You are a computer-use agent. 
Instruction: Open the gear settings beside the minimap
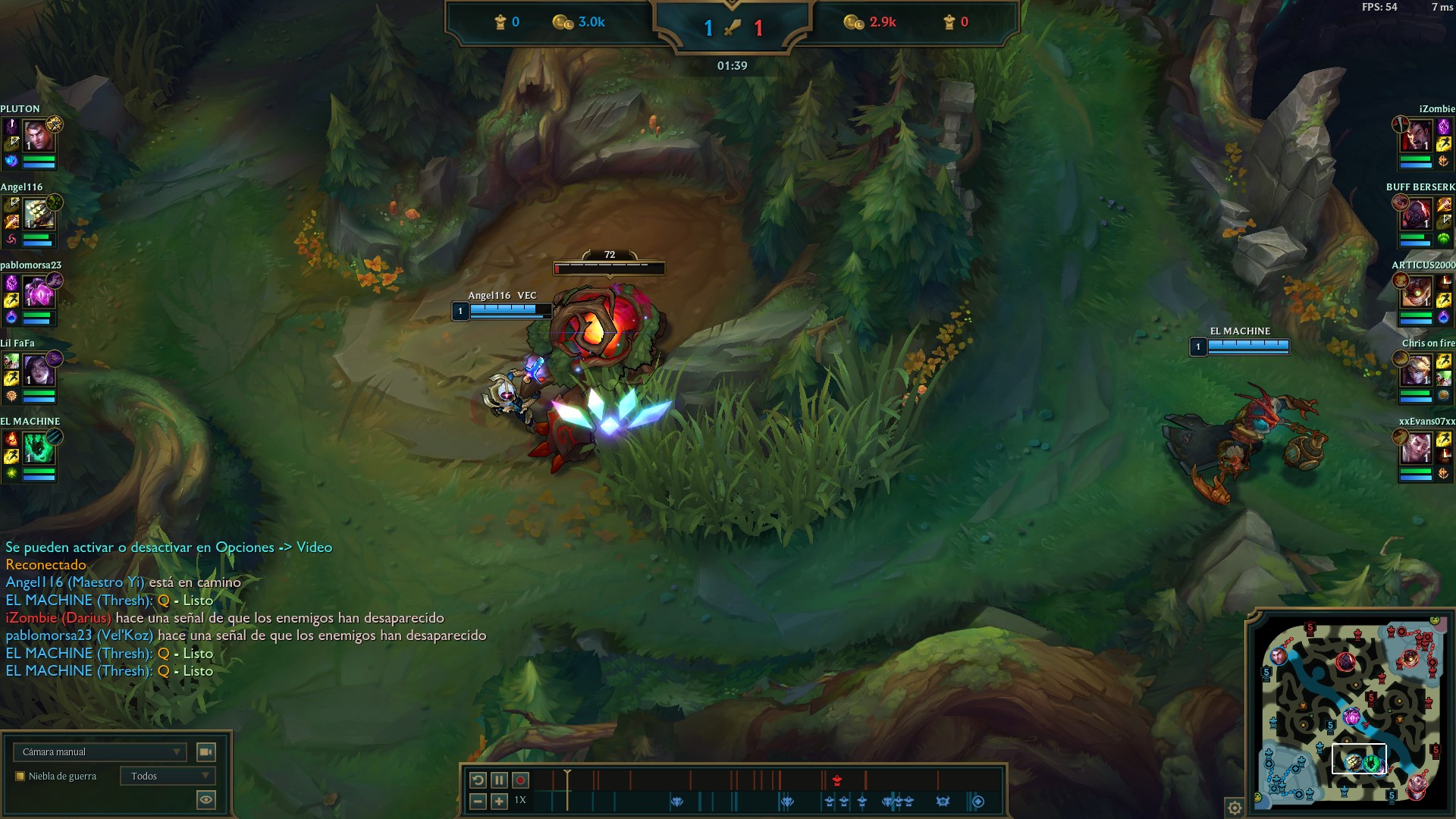(1235, 808)
